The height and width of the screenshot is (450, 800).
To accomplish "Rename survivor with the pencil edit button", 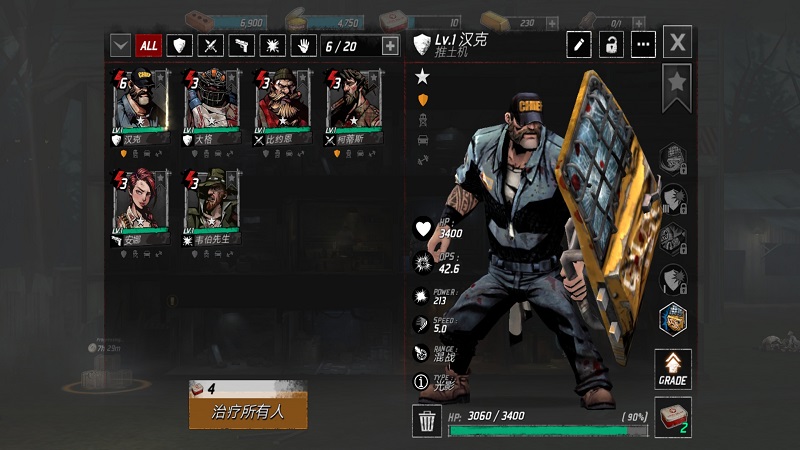I will (579, 44).
